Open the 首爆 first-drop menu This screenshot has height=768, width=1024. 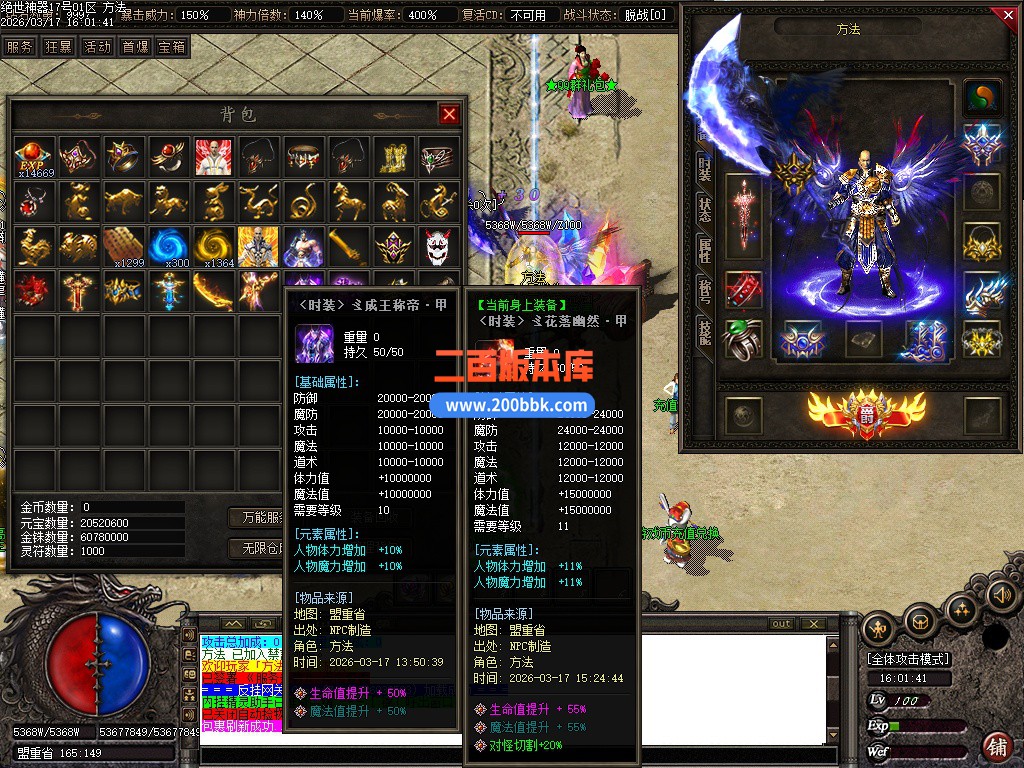pos(135,46)
